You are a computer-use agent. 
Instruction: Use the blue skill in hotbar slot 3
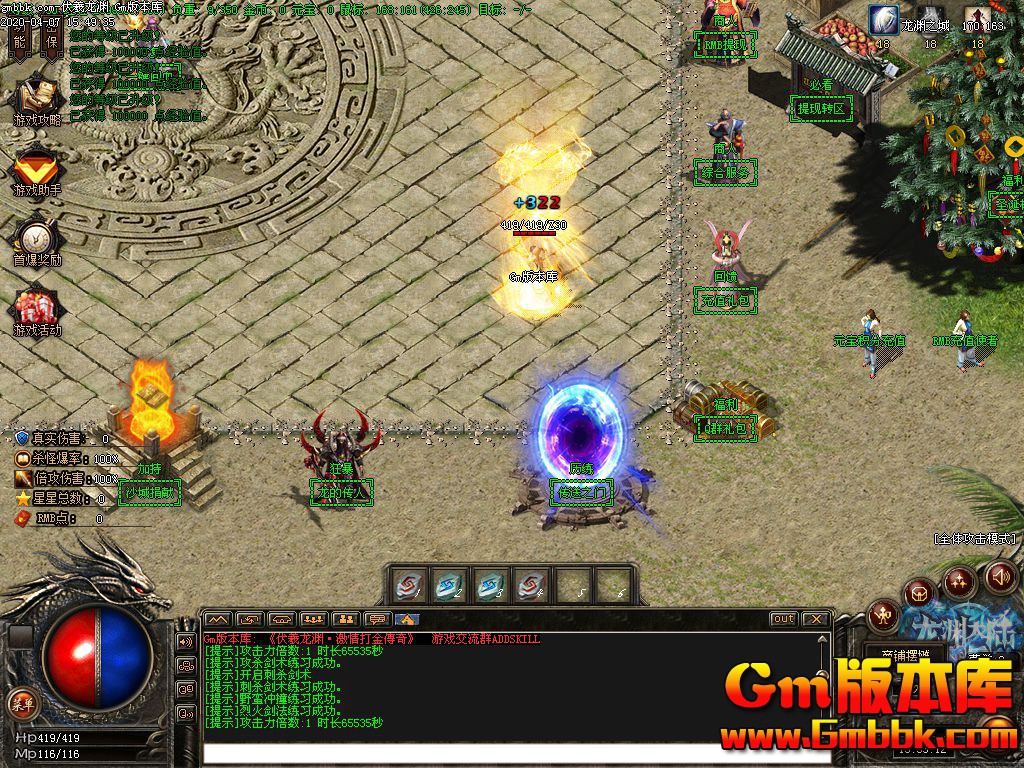(x=490, y=585)
